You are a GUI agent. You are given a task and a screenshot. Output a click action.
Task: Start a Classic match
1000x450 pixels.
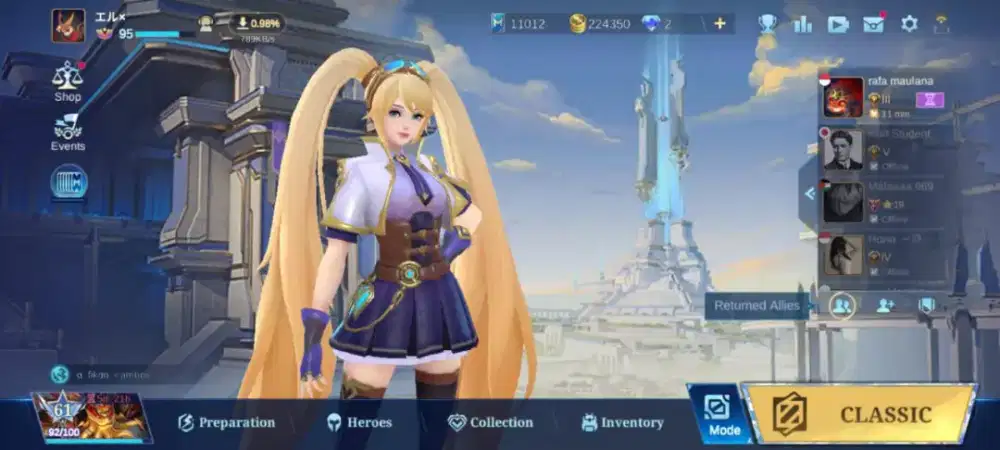(862, 414)
